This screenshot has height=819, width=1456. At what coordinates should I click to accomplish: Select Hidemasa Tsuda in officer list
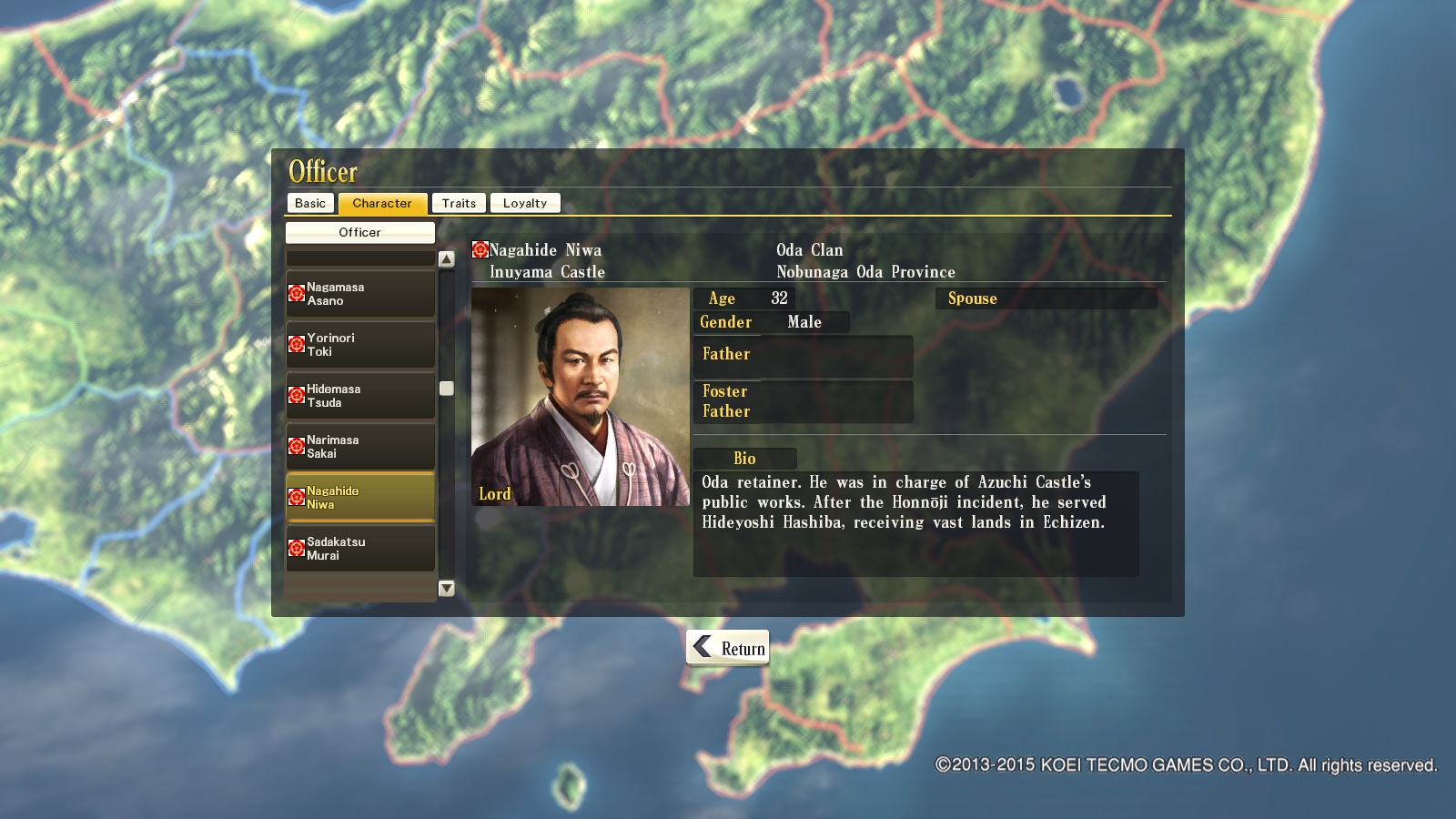(x=360, y=396)
